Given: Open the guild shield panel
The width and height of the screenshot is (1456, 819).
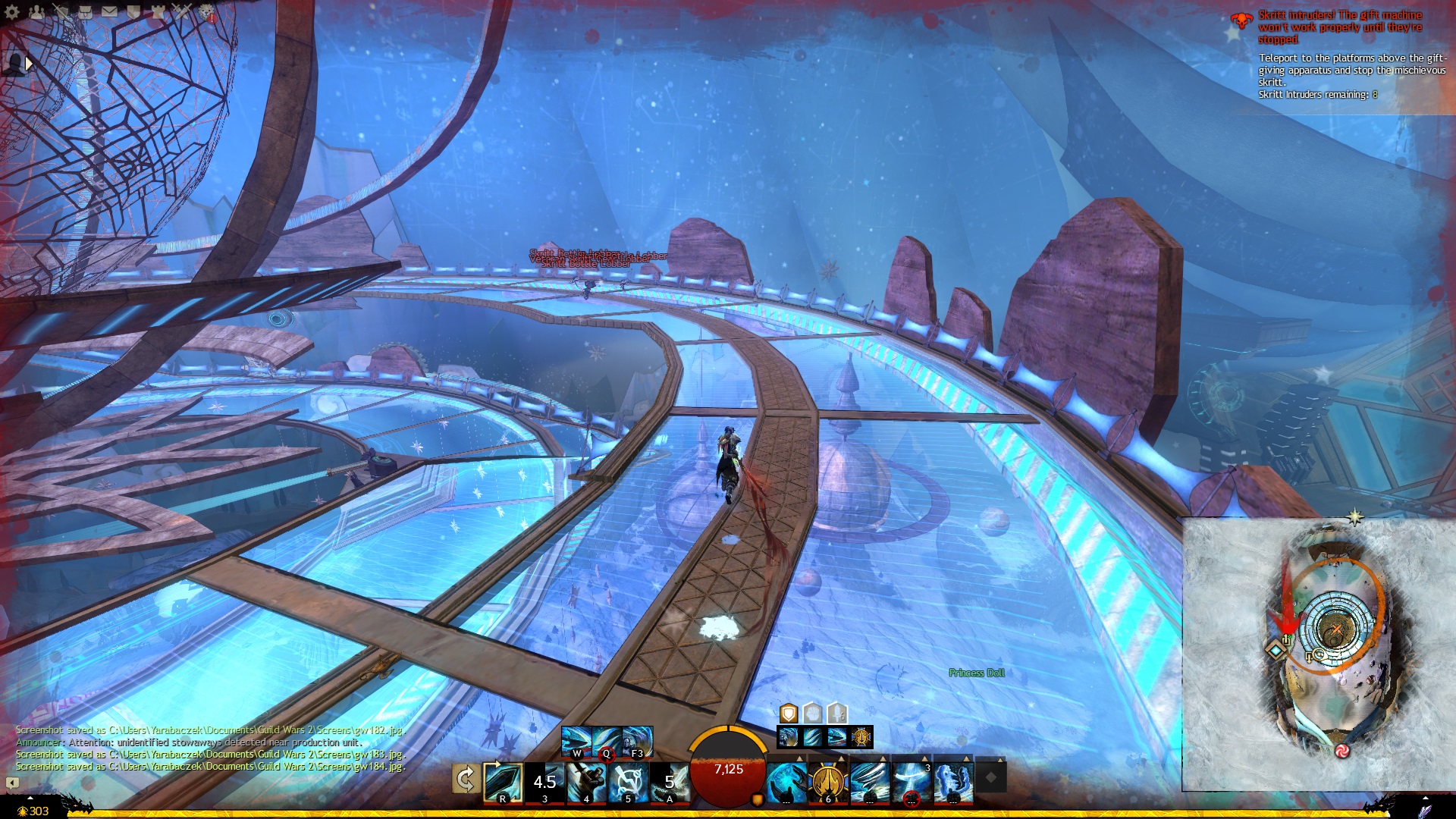Looking at the screenshot, I should click(133, 11).
